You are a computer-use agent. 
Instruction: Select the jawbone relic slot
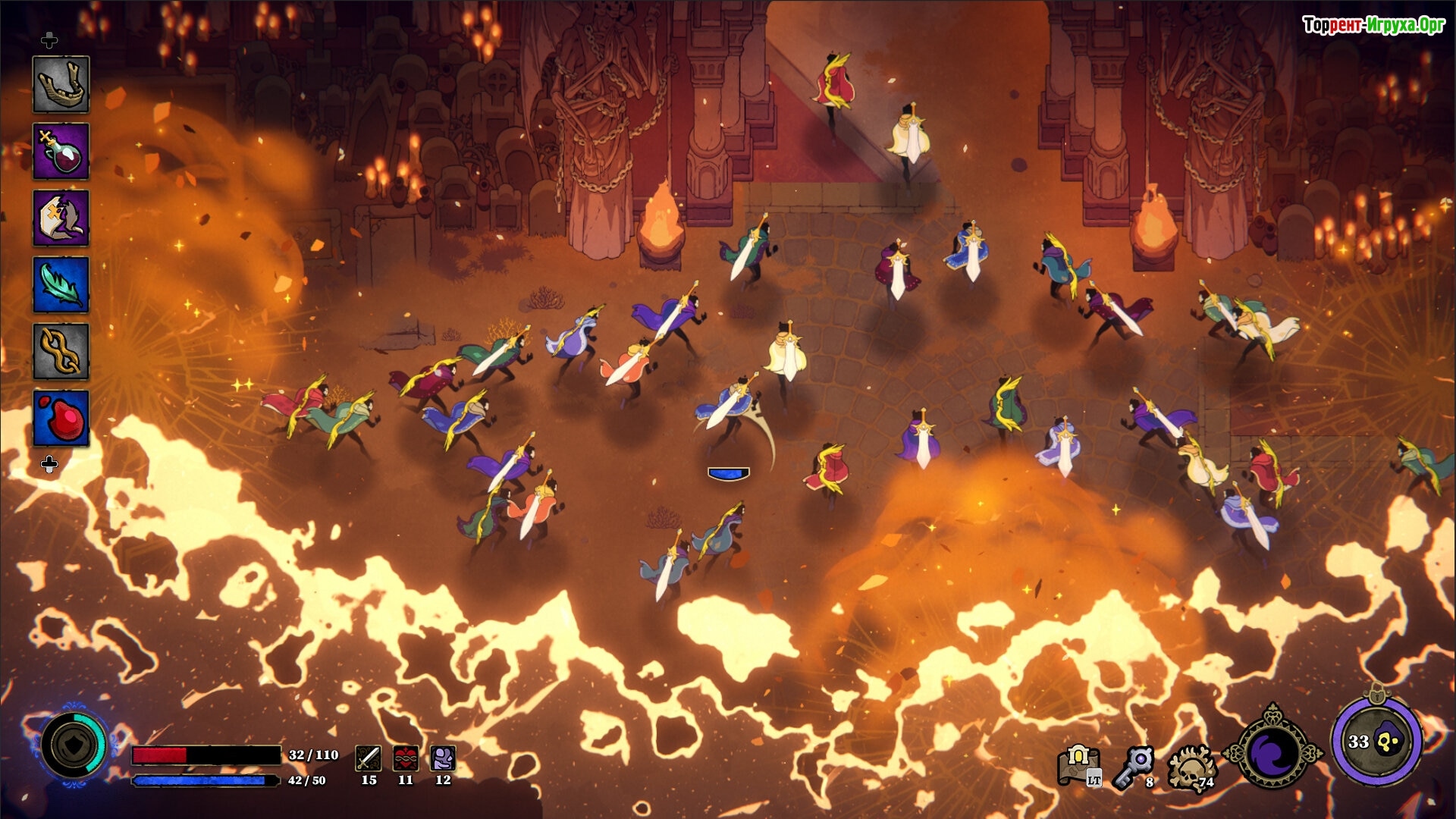click(x=61, y=84)
